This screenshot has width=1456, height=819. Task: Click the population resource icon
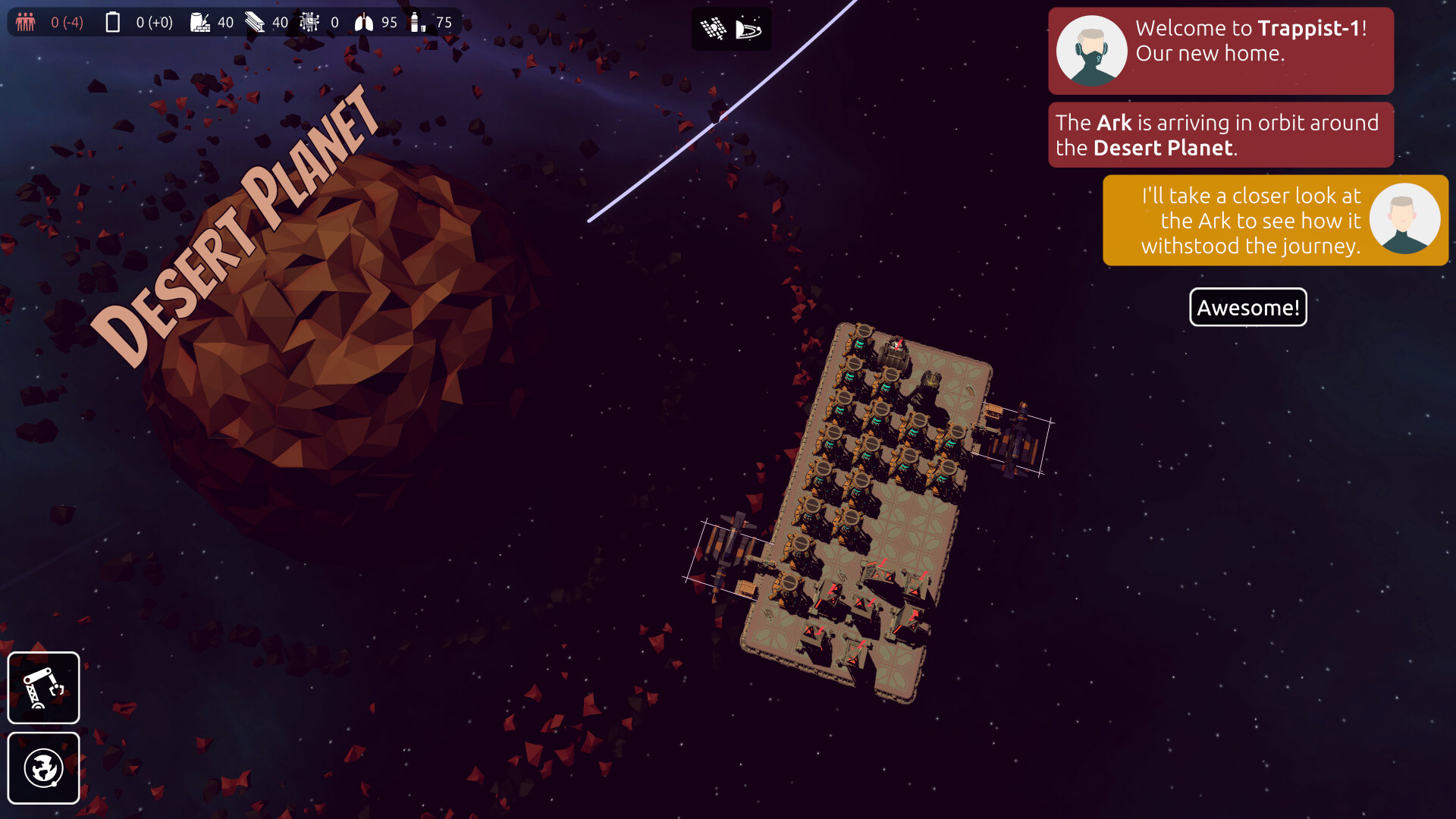(24, 22)
